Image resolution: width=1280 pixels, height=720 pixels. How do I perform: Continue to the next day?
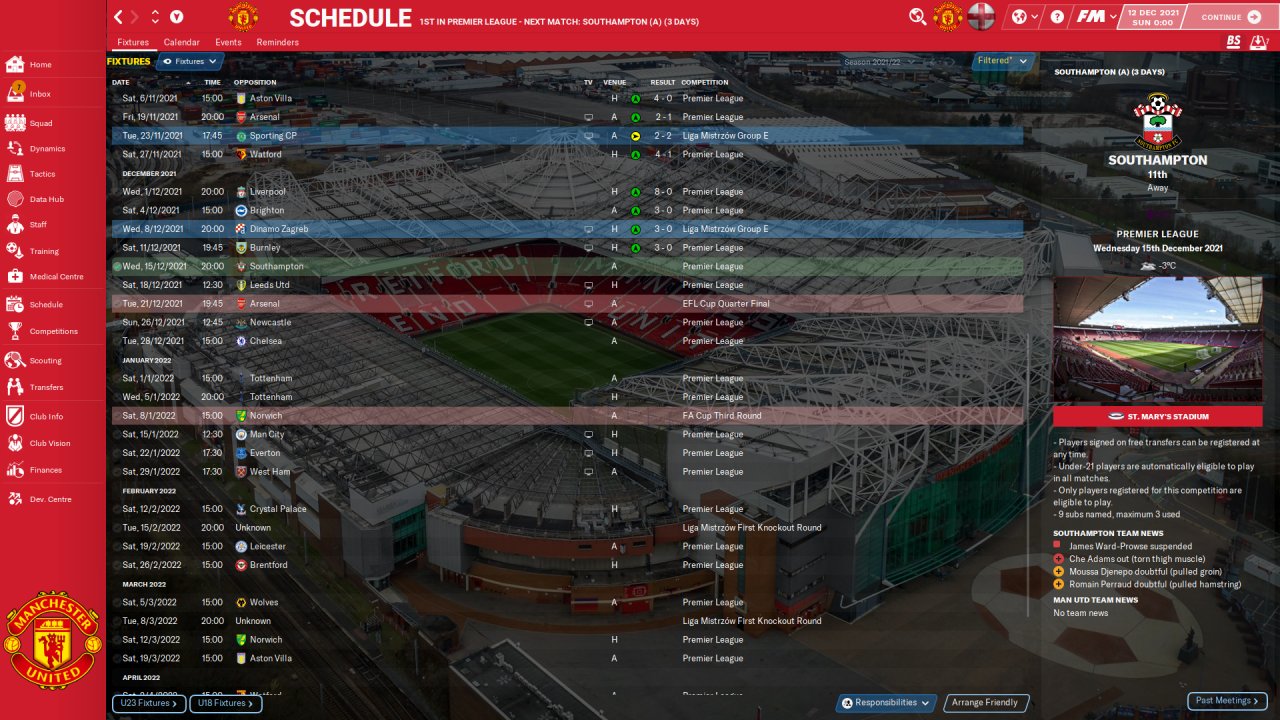(1231, 17)
